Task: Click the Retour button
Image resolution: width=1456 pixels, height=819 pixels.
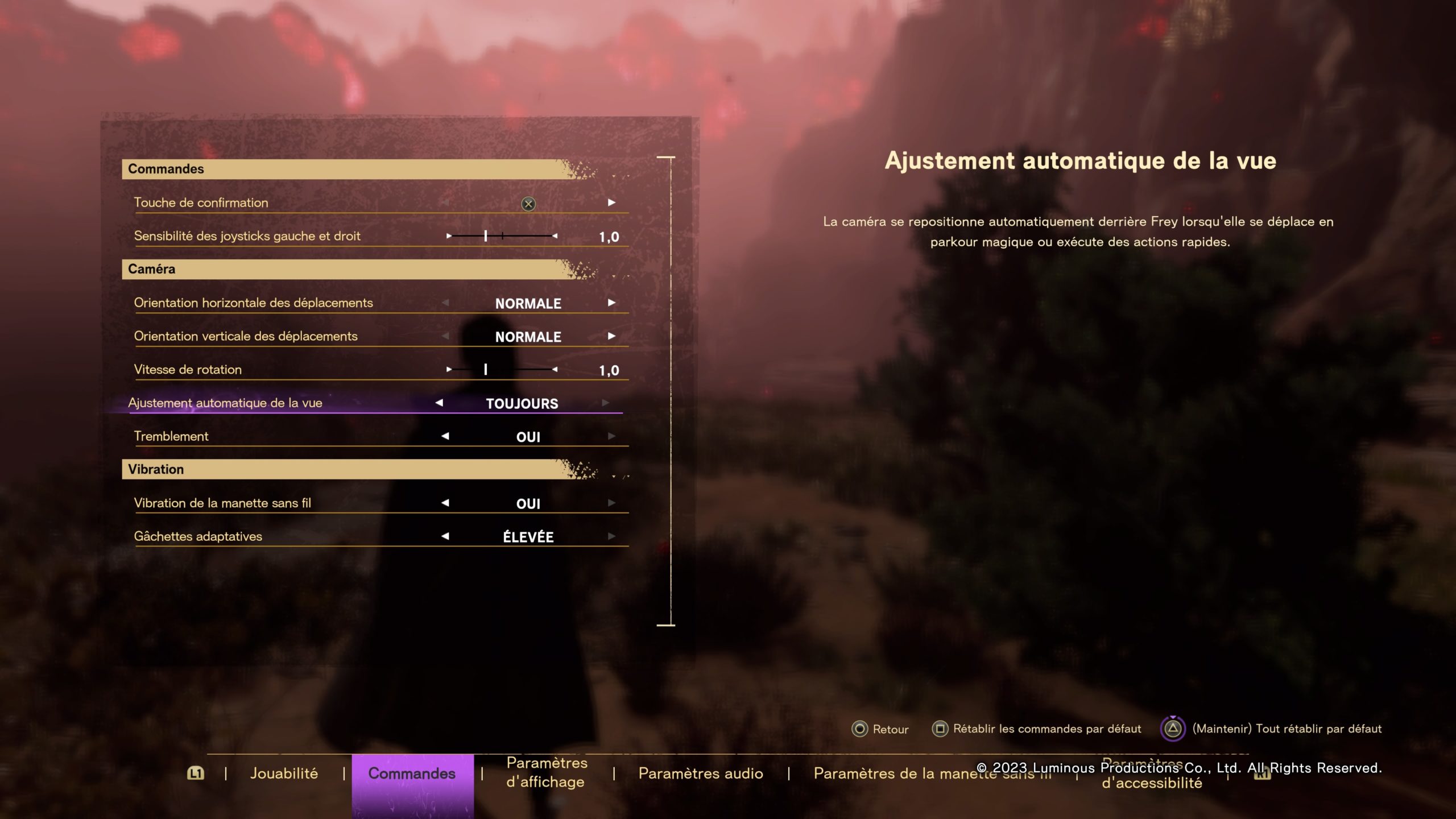Action: pyautogui.click(x=880, y=729)
